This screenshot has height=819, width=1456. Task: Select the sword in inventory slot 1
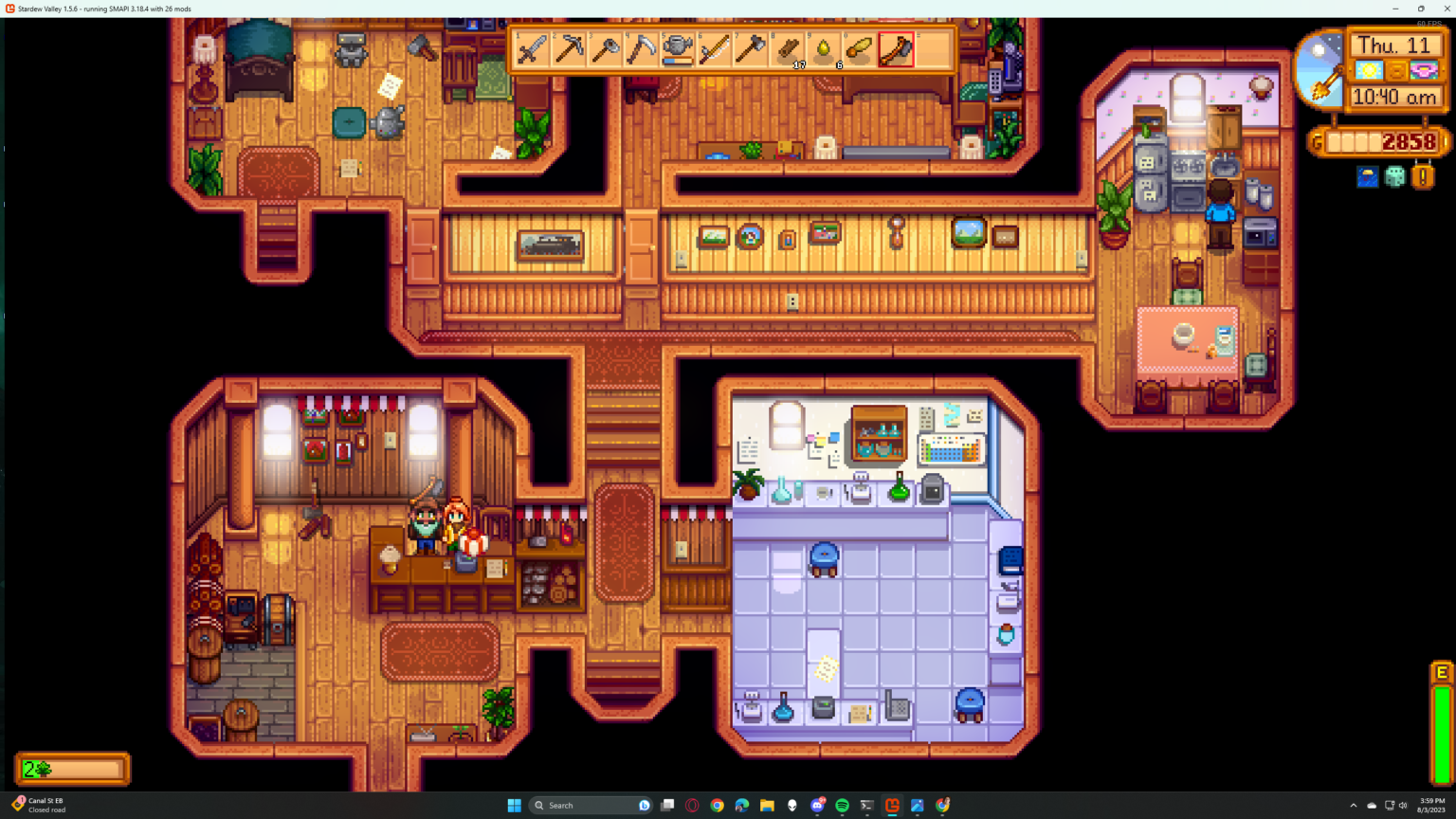(x=530, y=50)
